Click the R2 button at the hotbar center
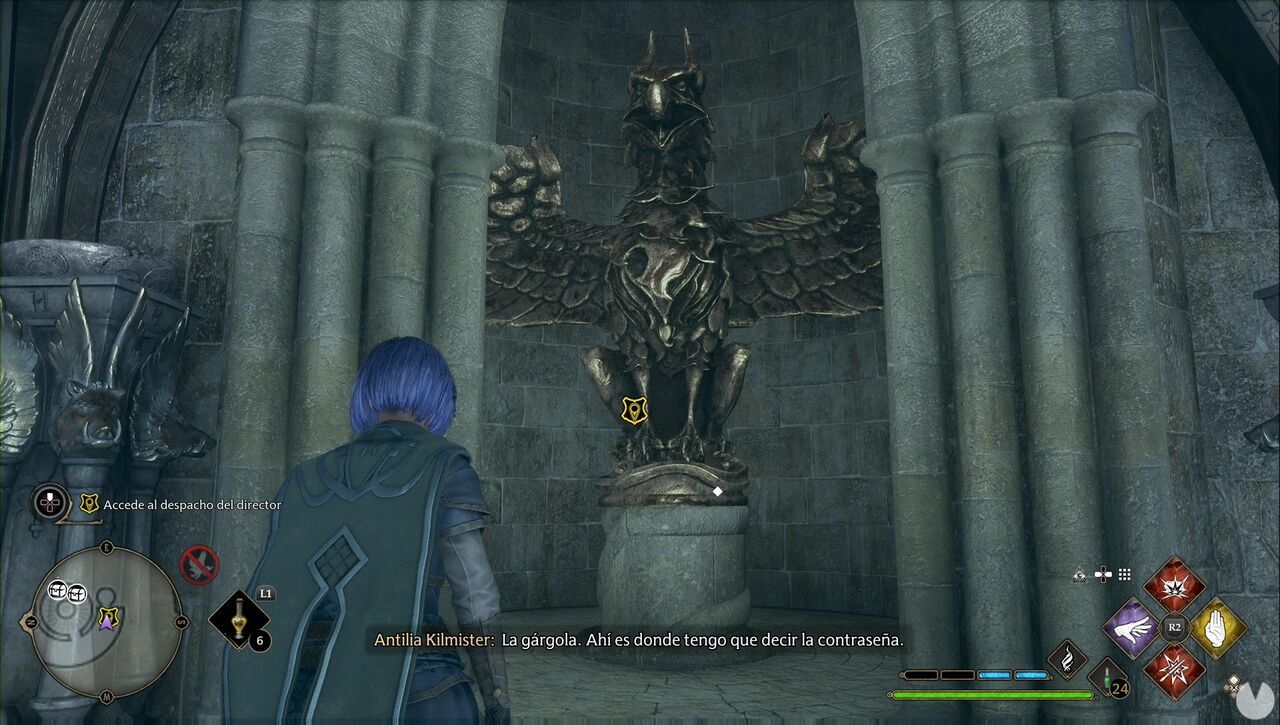Image resolution: width=1280 pixels, height=725 pixels. pyautogui.click(x=1174, y=626)
